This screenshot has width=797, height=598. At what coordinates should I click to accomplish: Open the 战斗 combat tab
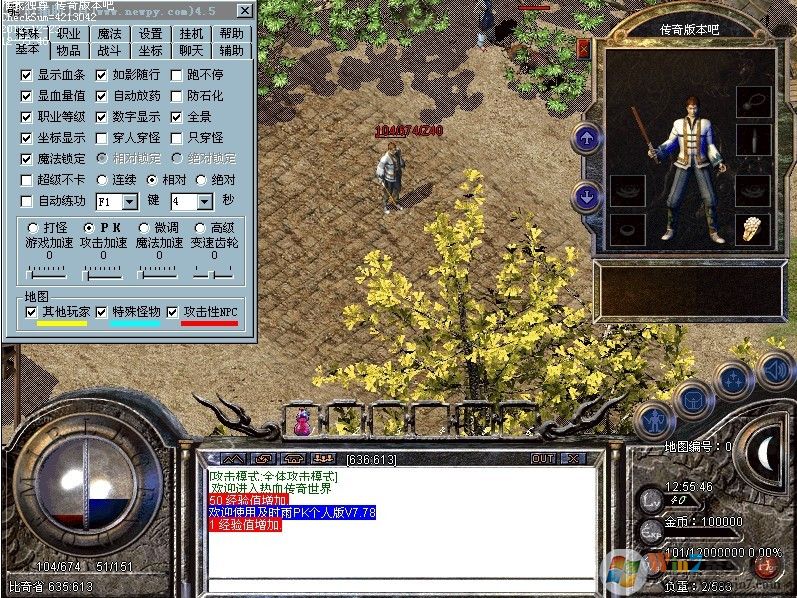coord(109,50)
